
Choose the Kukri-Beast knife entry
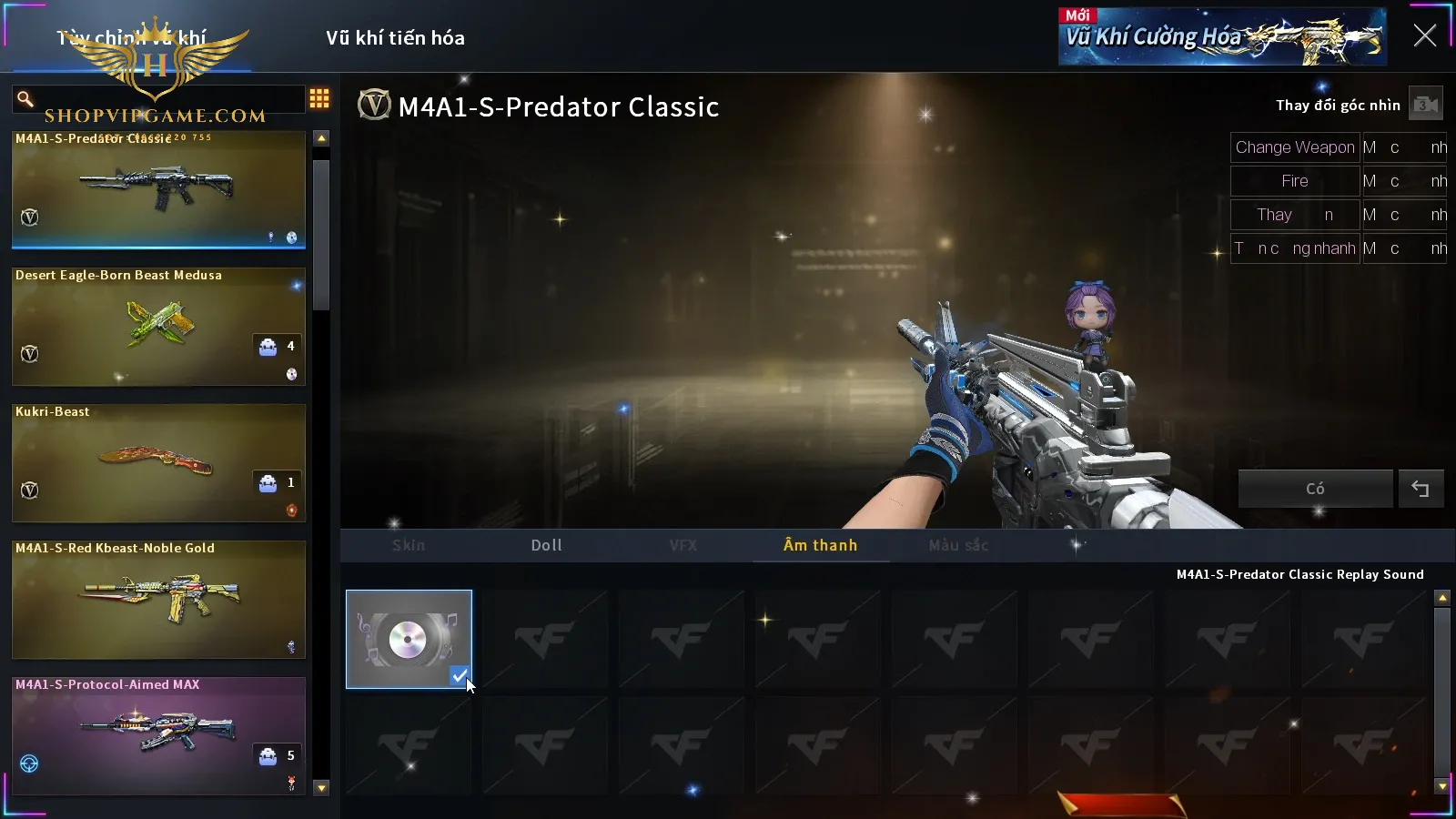pyautogui.click(x=158, y=462)
